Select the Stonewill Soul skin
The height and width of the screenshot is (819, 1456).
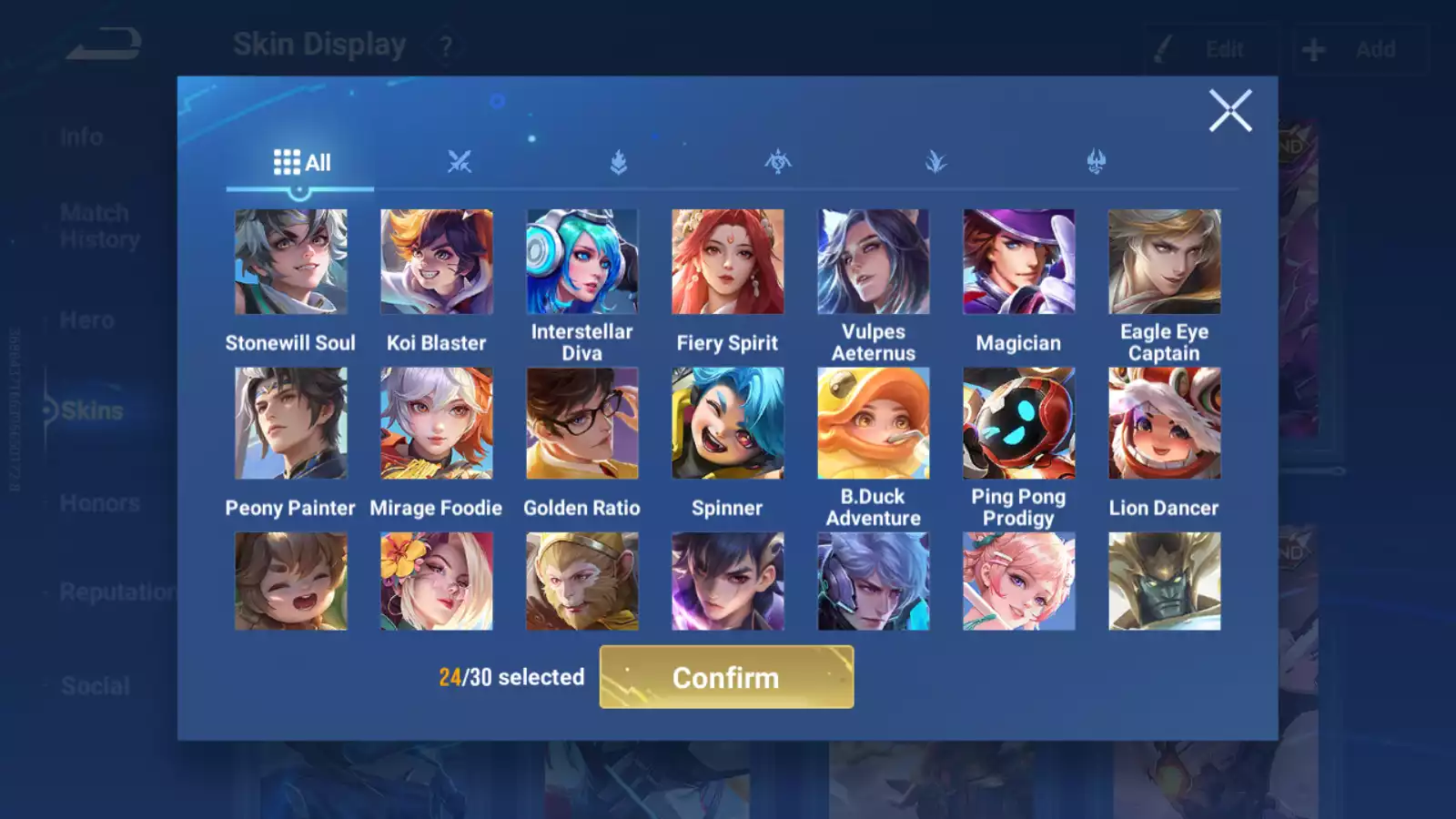[x=291, y=261]
